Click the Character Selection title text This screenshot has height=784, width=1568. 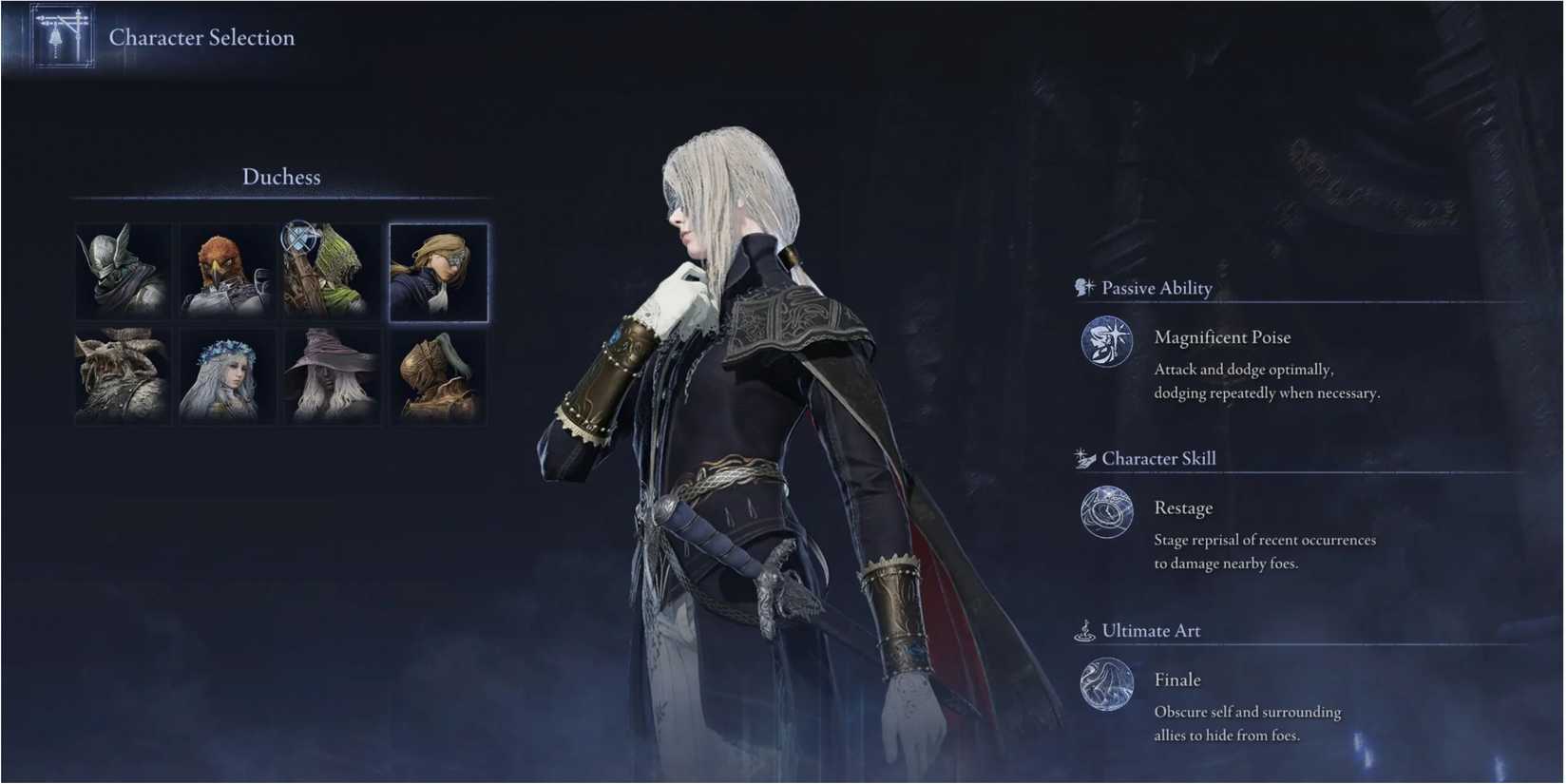pos(201,37)
